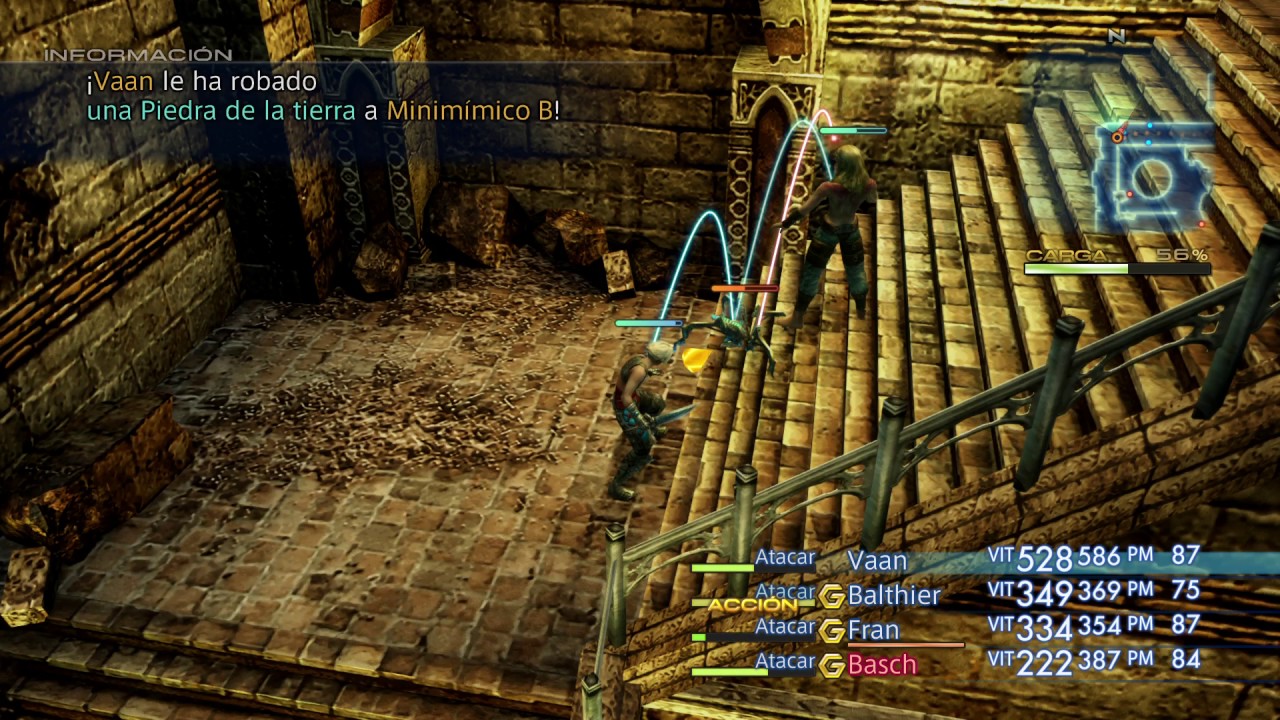Viewport: 1280px width, 720px height.
Task: Select Vaan in the party list
Action: pos(877,560)
